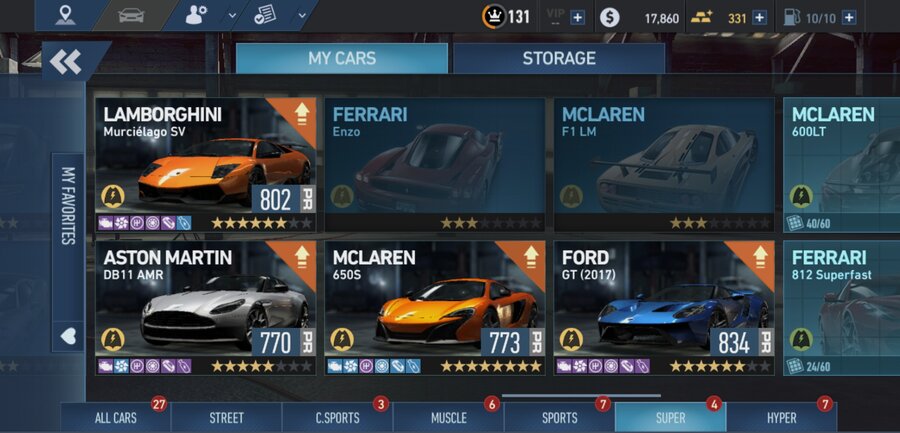Open the Sports category tab
This screenshot has height=433, width=900.
[559, 418]
